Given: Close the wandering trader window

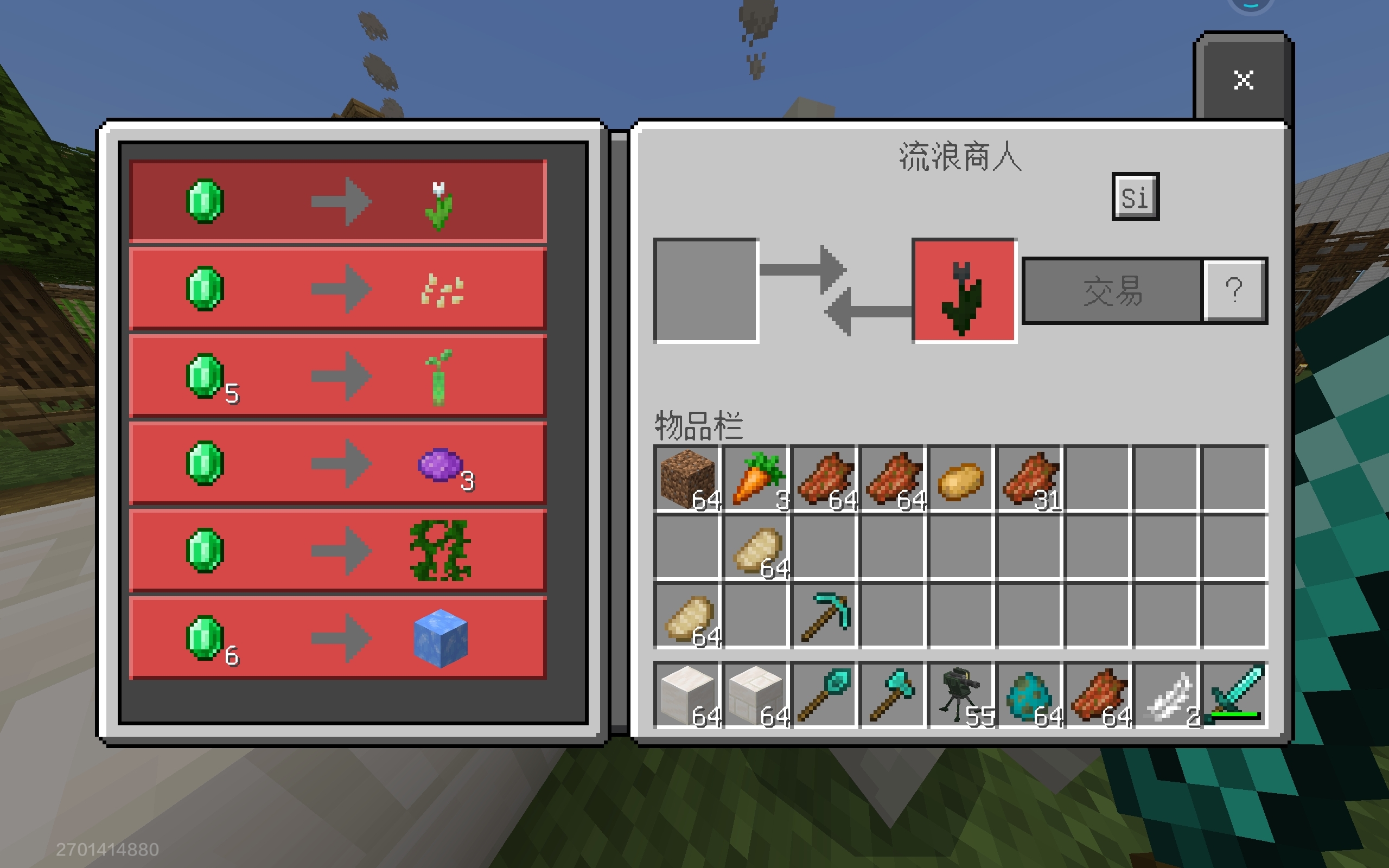Looking at the screenshot, I should point(1243,80).
